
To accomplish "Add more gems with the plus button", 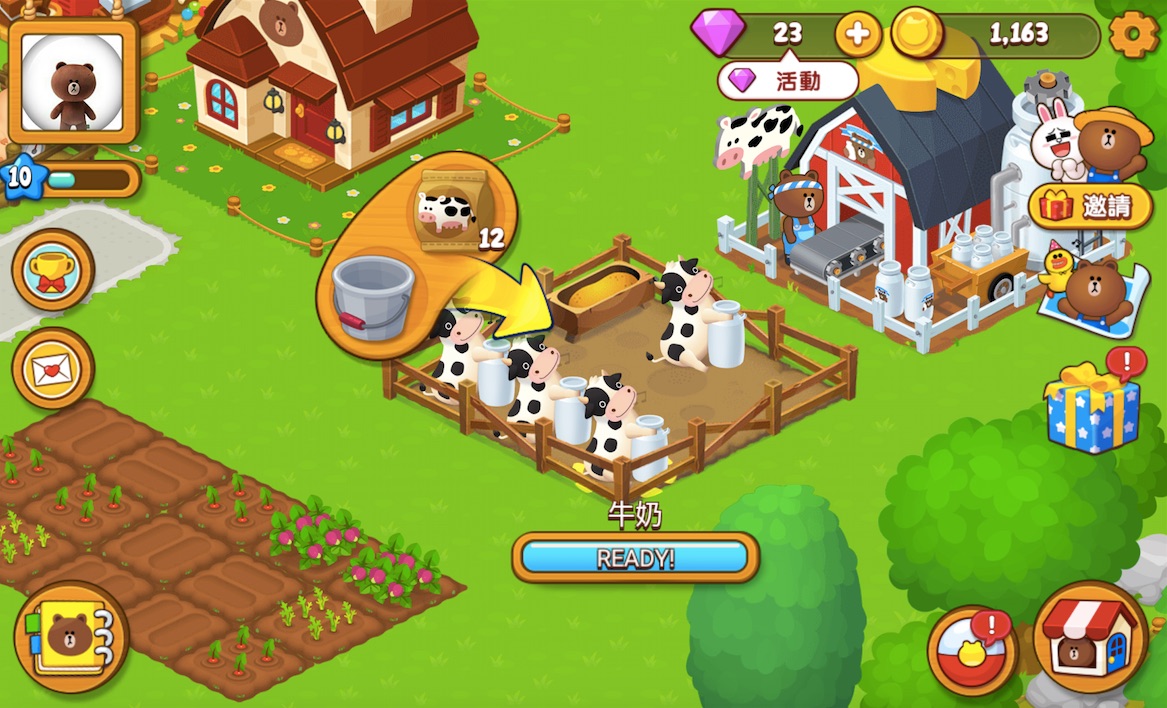I will [x=857, y=35].
